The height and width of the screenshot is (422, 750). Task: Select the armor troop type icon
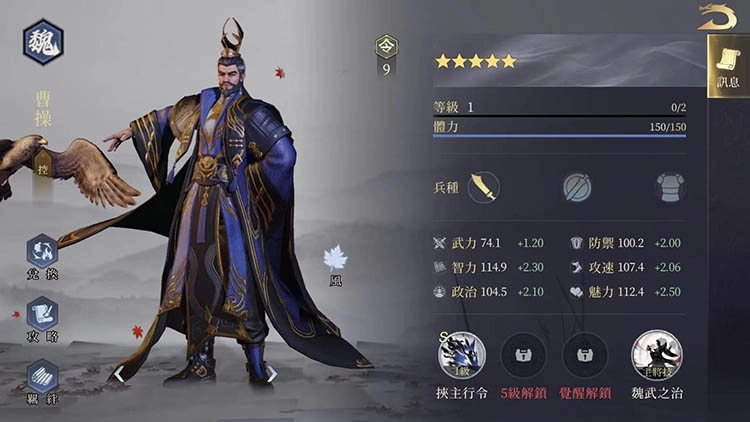point(669,187)
